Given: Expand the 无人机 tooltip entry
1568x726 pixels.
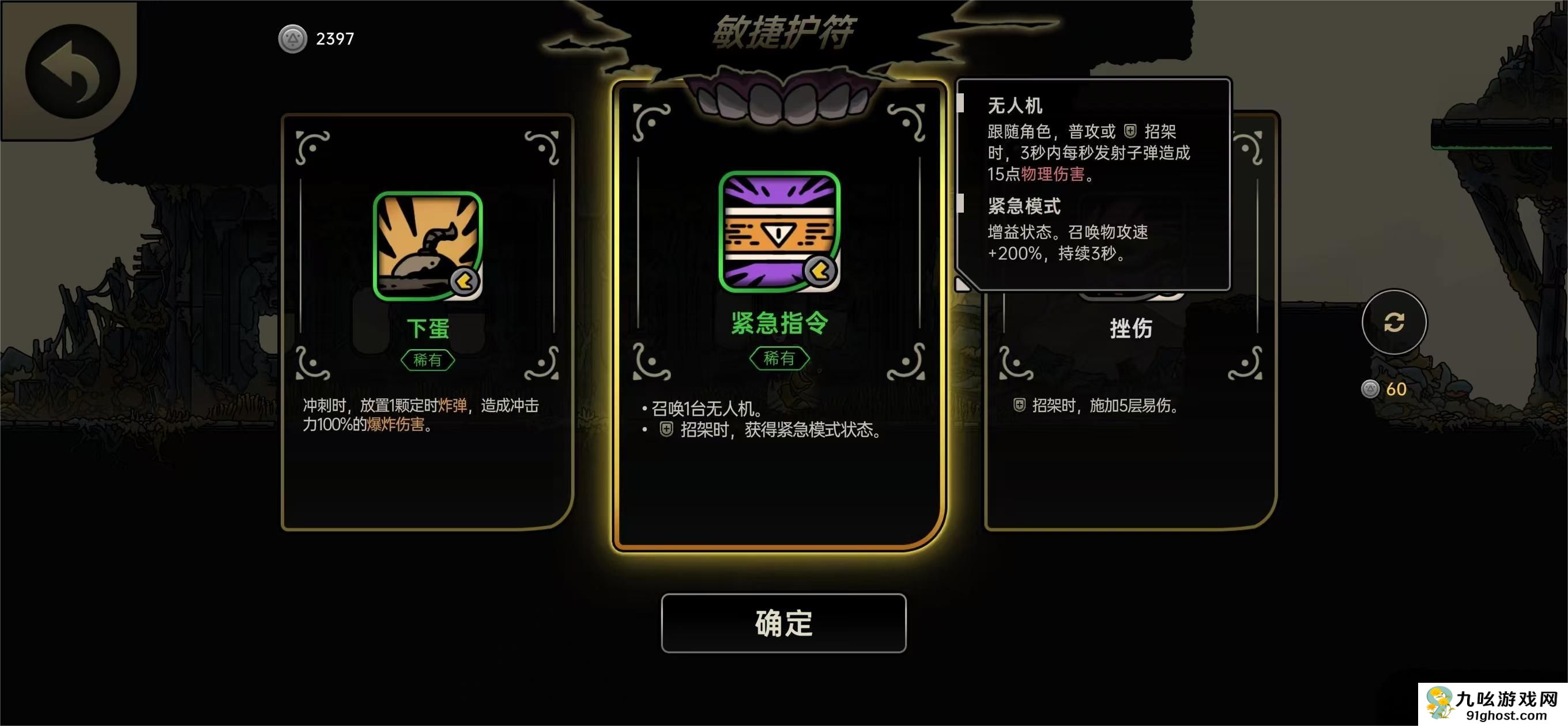Looking at the screenshot, I should (x=1015, y=106).
